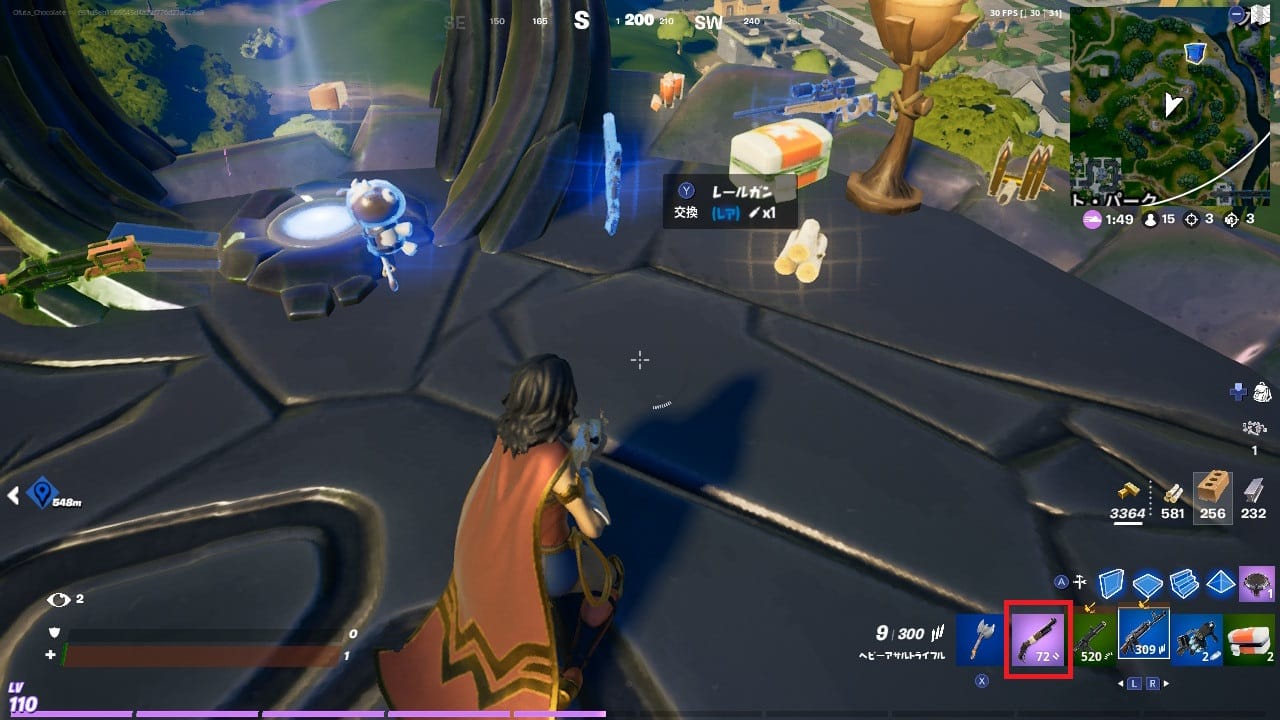Select brick as building material
This screenshot has width=1280, height=720.
(1213, 492)
